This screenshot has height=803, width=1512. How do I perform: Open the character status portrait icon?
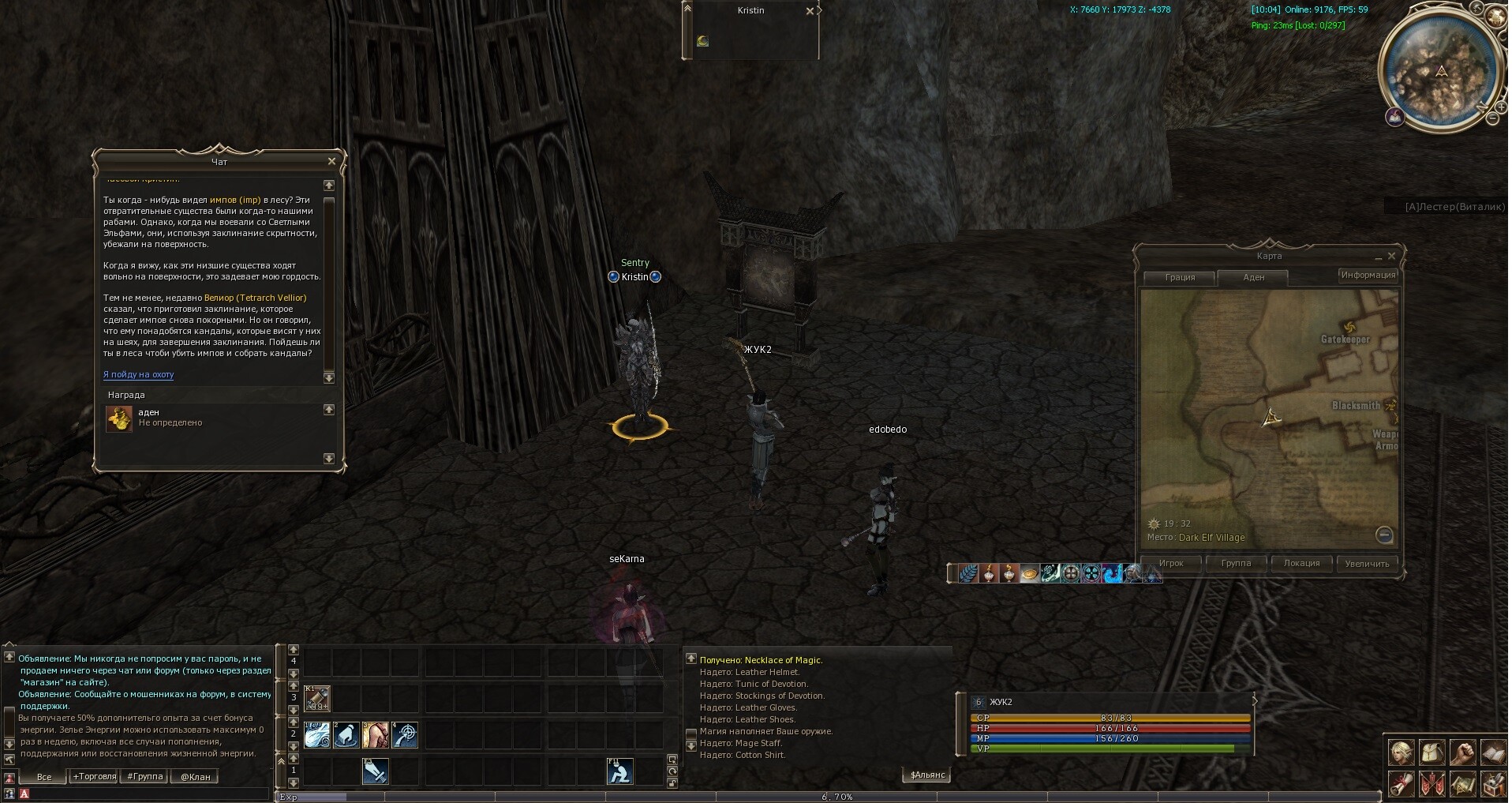point(1402,752)
